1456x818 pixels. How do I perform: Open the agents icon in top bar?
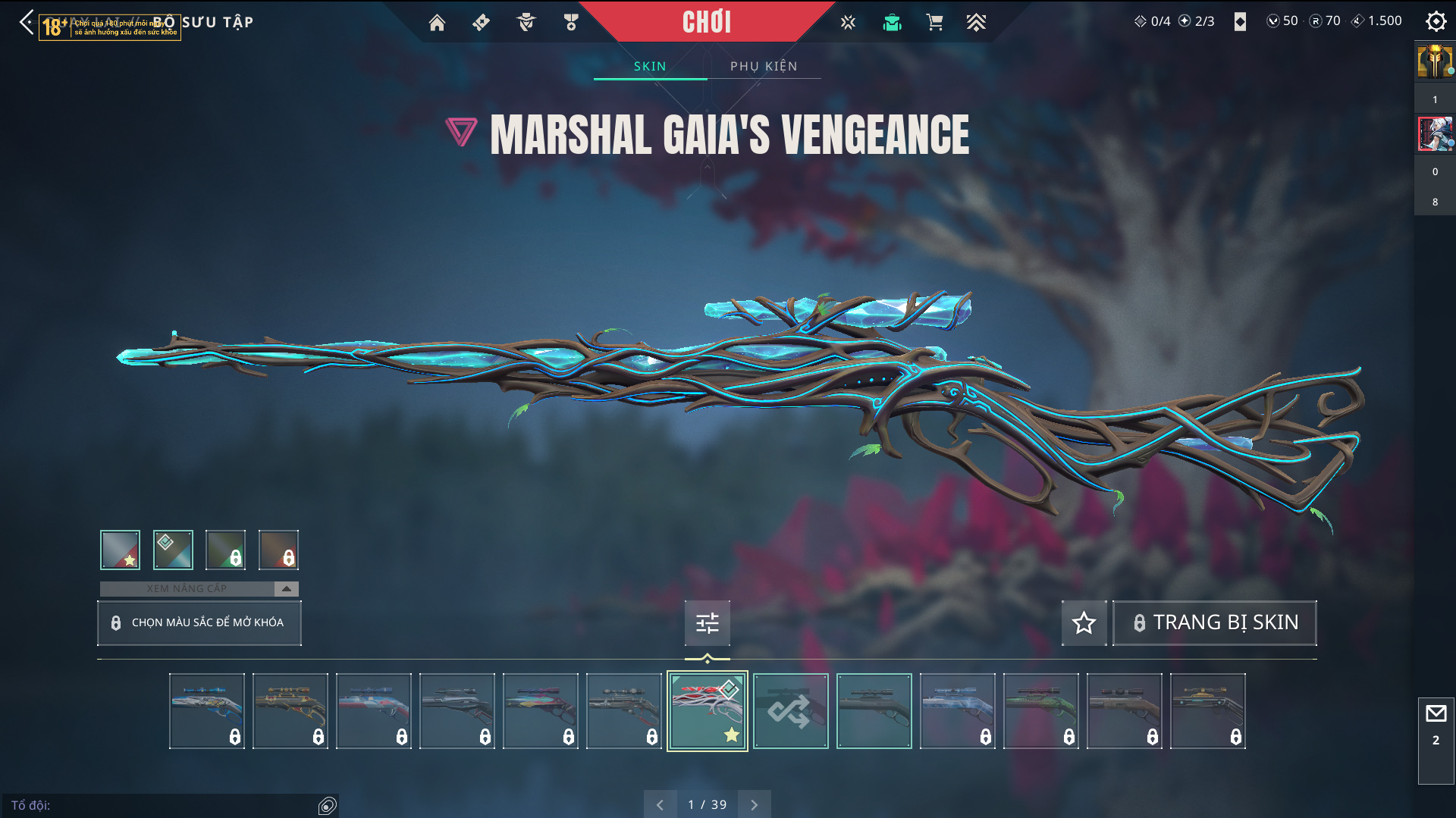[x=526, y=23]
